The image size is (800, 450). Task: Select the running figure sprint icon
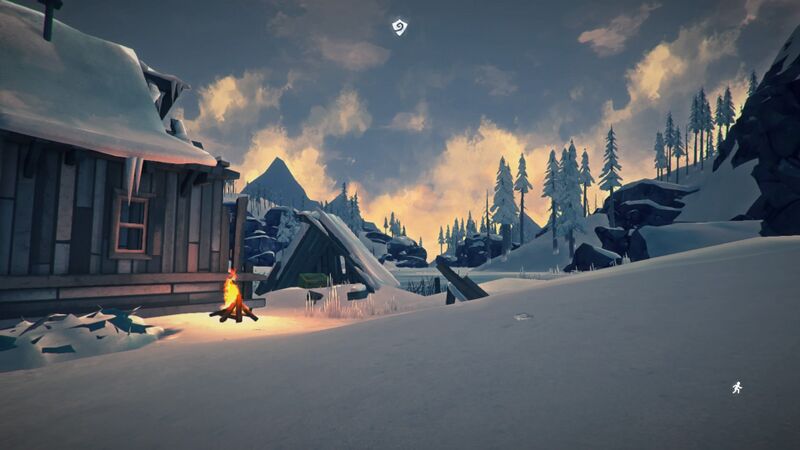click(737, 387)
